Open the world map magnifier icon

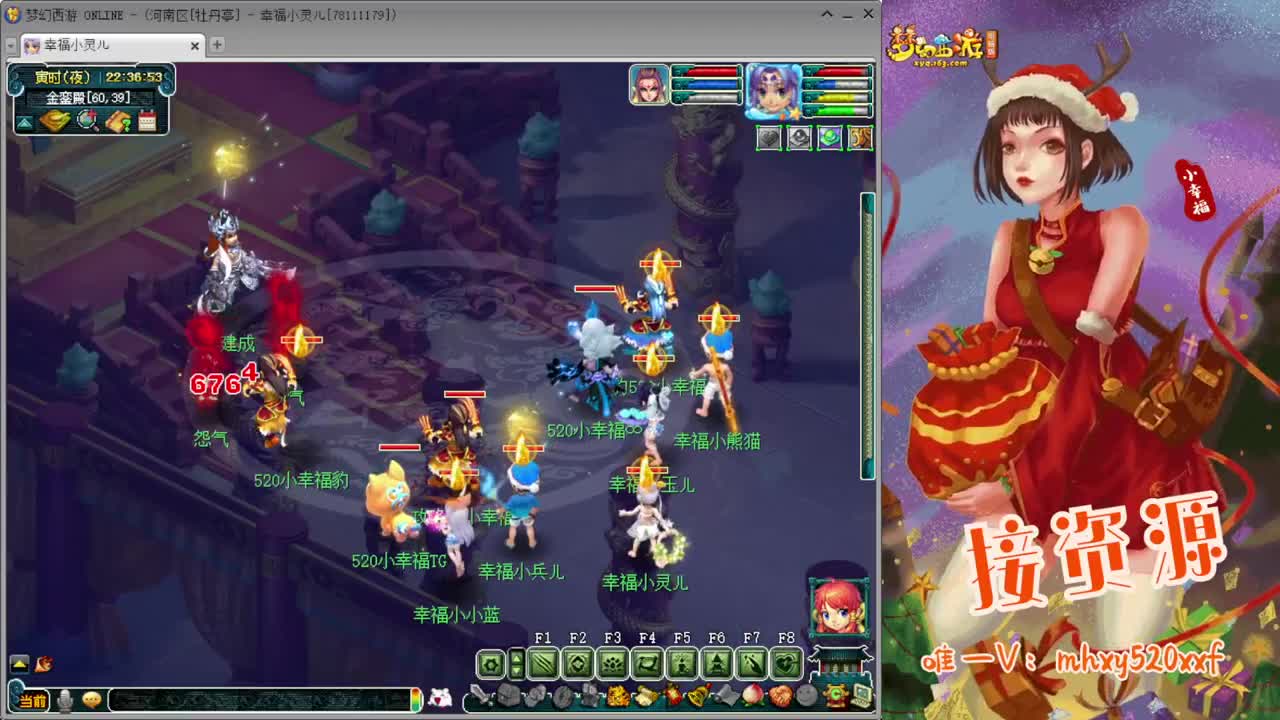click(x=87, y=120)
